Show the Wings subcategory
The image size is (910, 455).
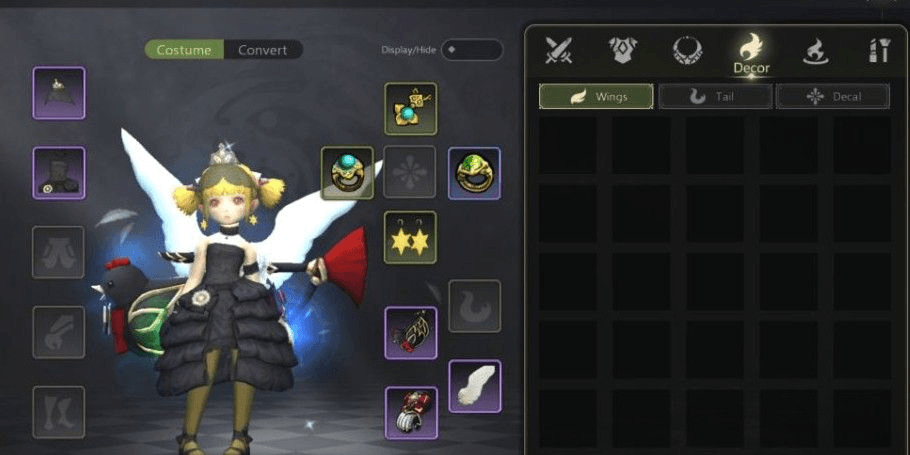click(596, 96)
